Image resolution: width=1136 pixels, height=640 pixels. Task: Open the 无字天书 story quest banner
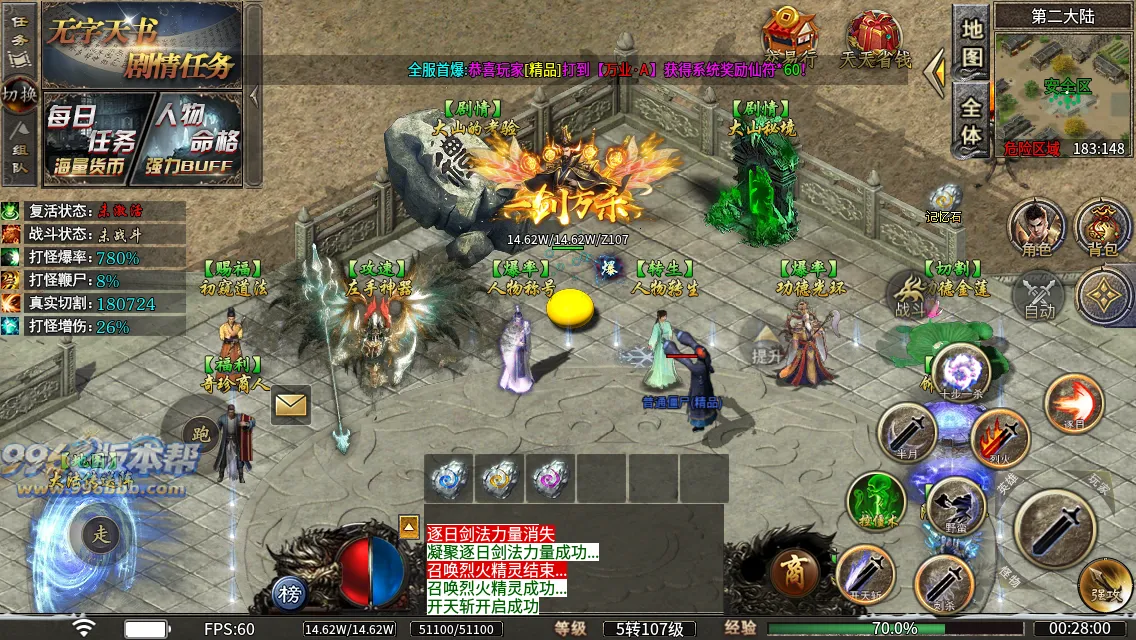[x=142, y=45]
